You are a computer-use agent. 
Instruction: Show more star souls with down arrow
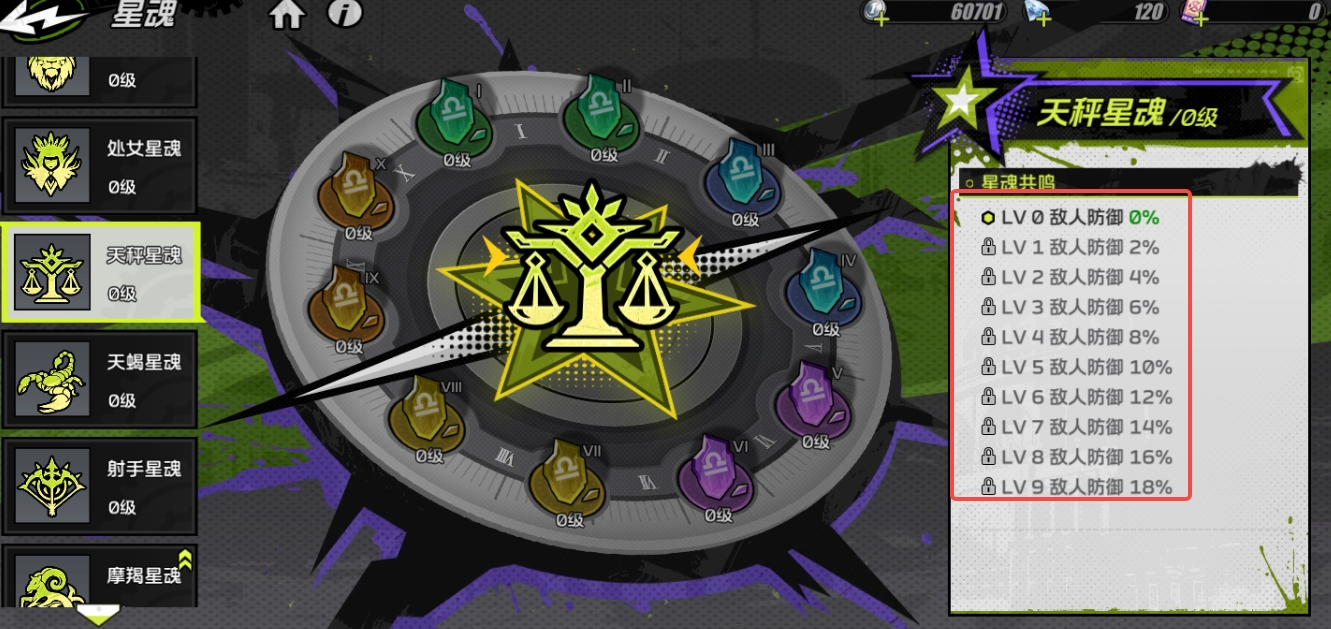pyautogui.click(x=98, y=613)
